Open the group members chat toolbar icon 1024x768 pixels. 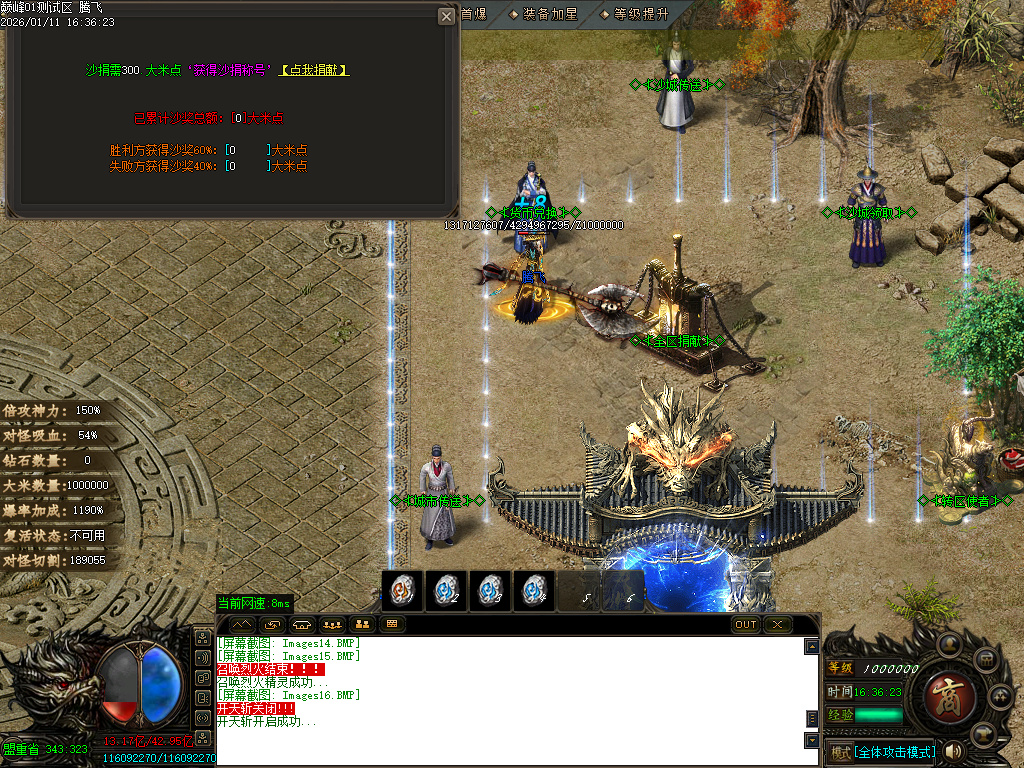point(333,625)
